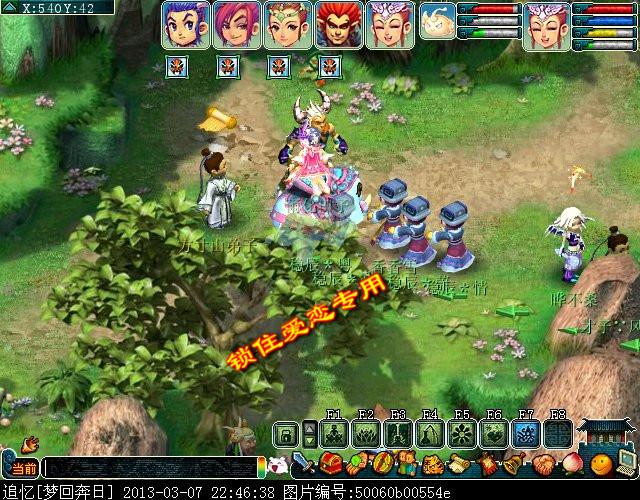Toggle the hotbar lock button
This screenshot has height=500, width=640.
coord(286,434)
